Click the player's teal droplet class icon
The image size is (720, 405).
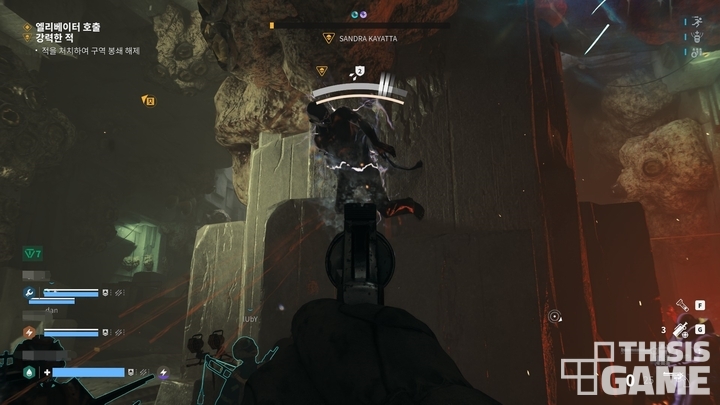pos(30,372)
